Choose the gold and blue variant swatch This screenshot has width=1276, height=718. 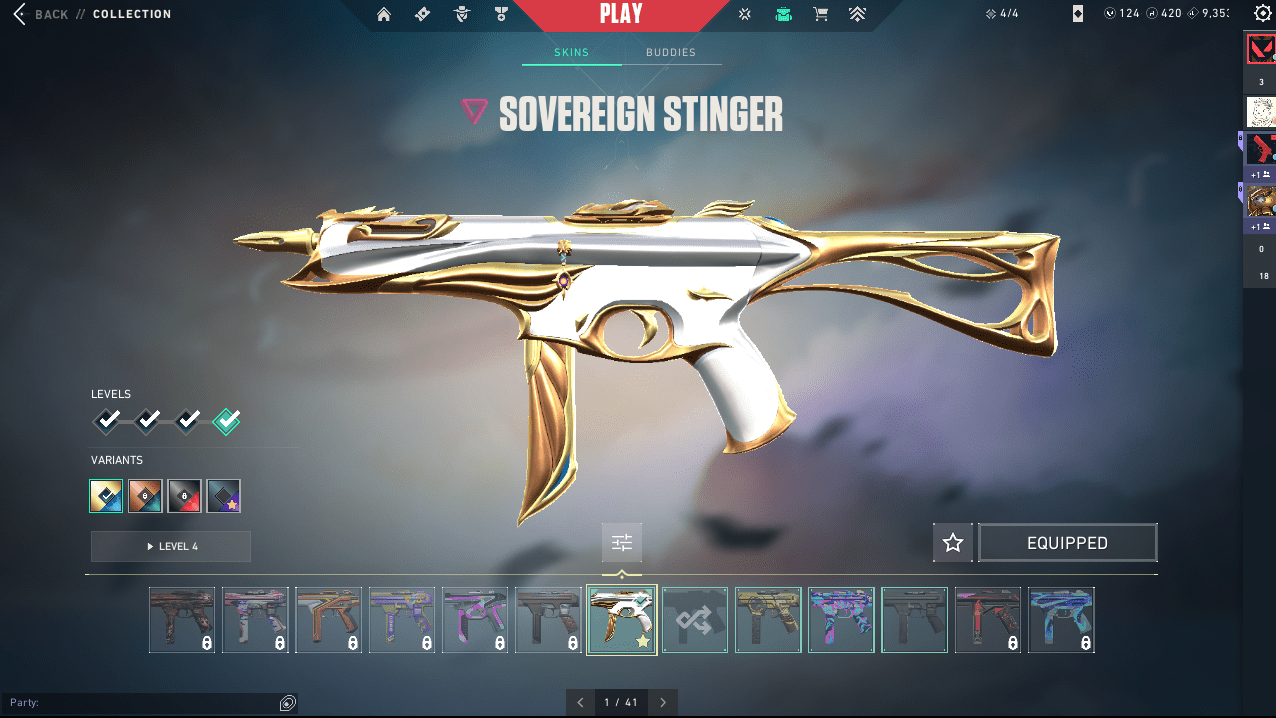[106, 496]
